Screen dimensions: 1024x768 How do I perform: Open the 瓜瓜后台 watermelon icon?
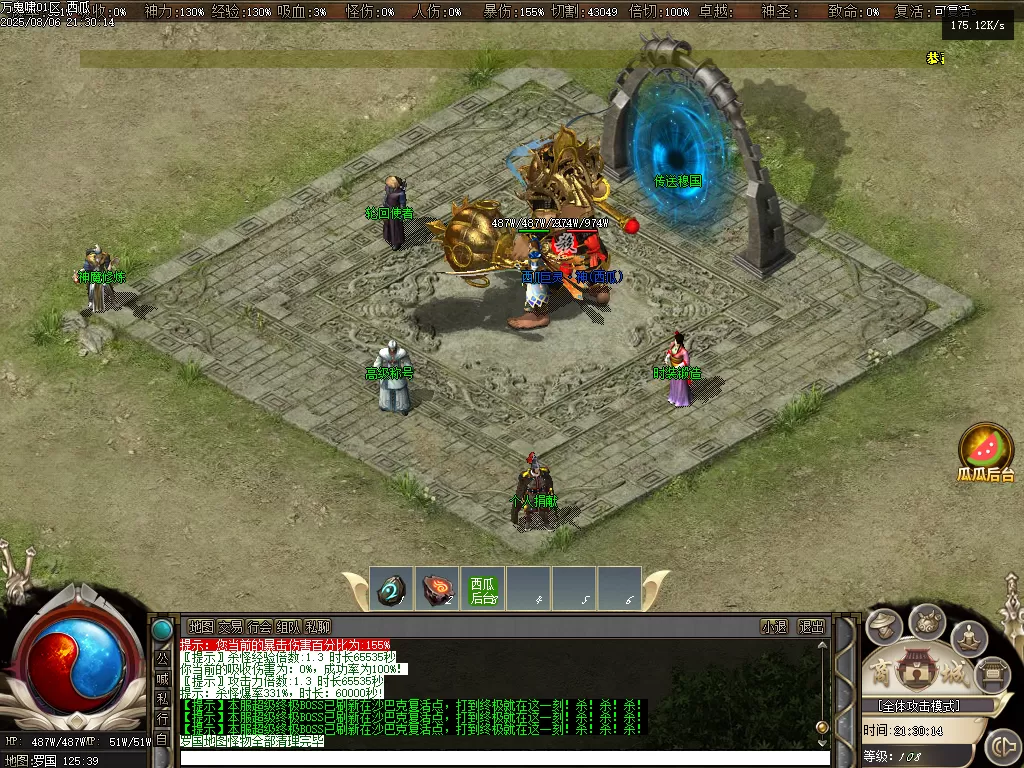[x=986, y=447]
